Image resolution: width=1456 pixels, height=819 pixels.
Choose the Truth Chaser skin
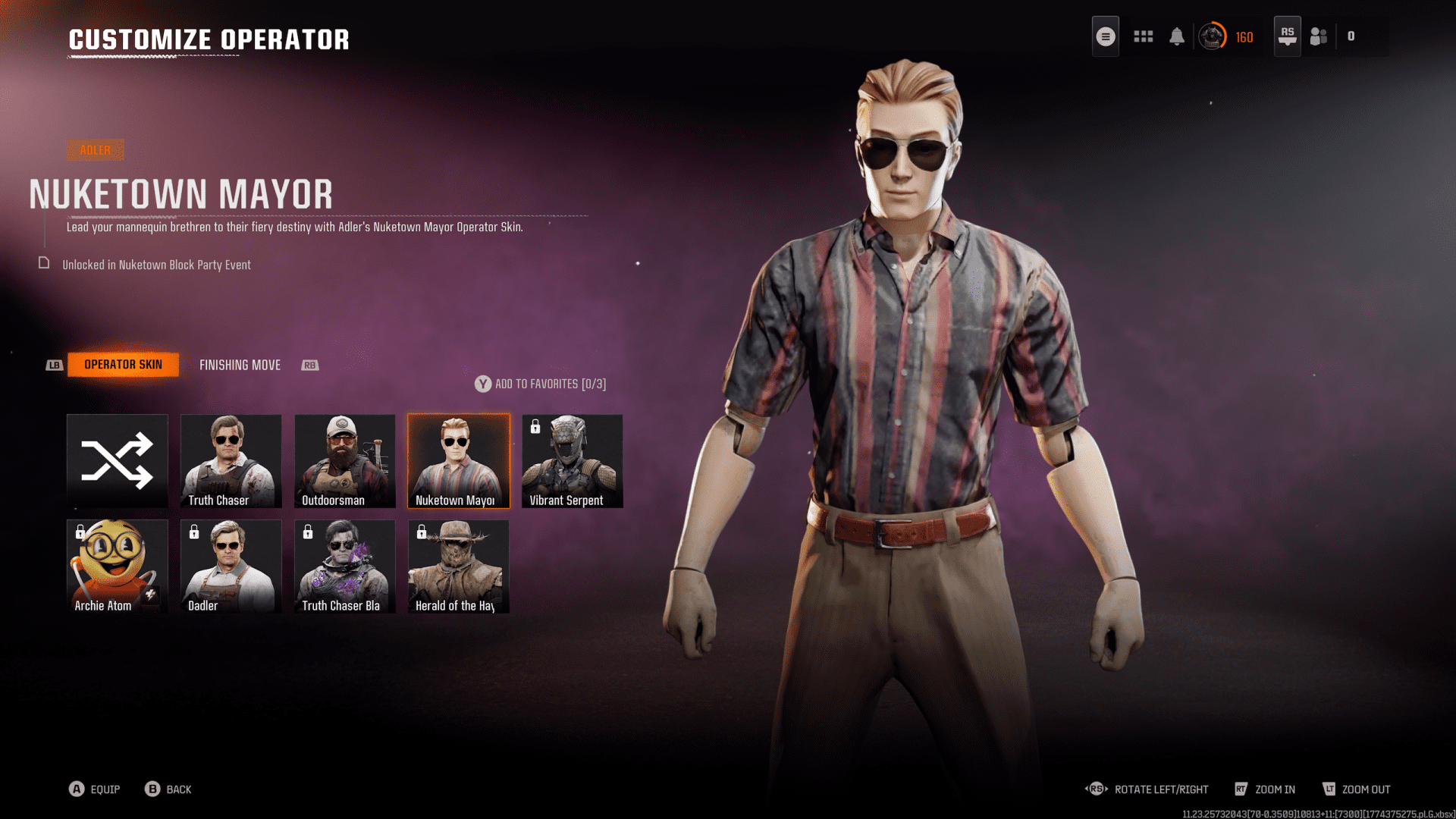(231, 461)
